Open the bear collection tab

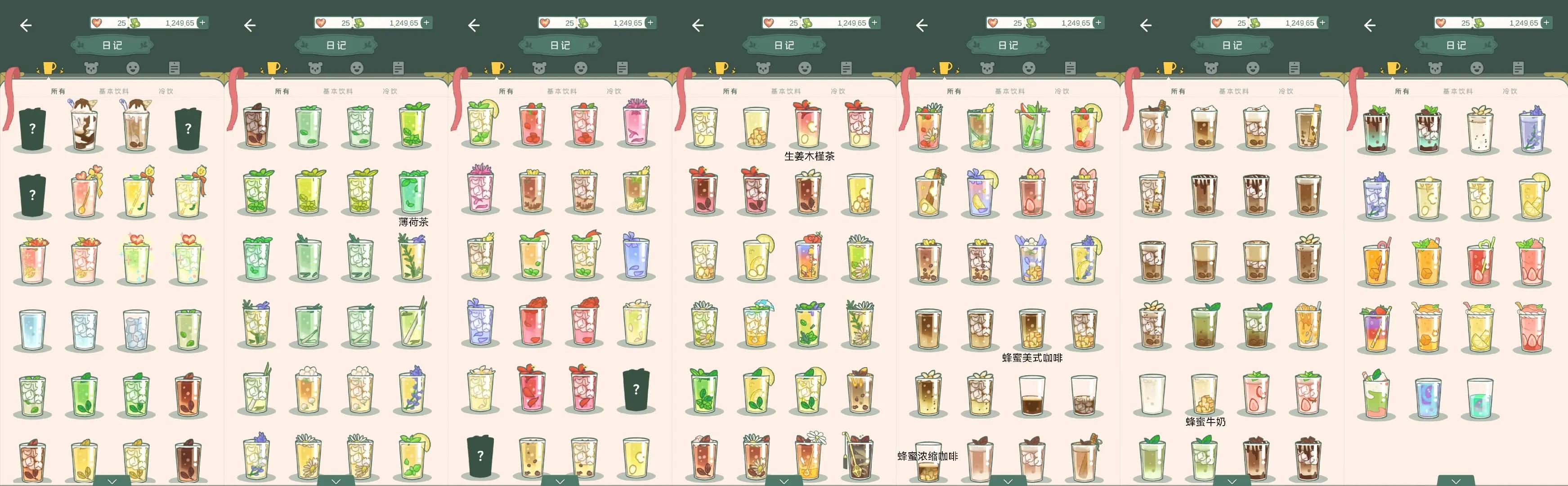pos(90,67)
